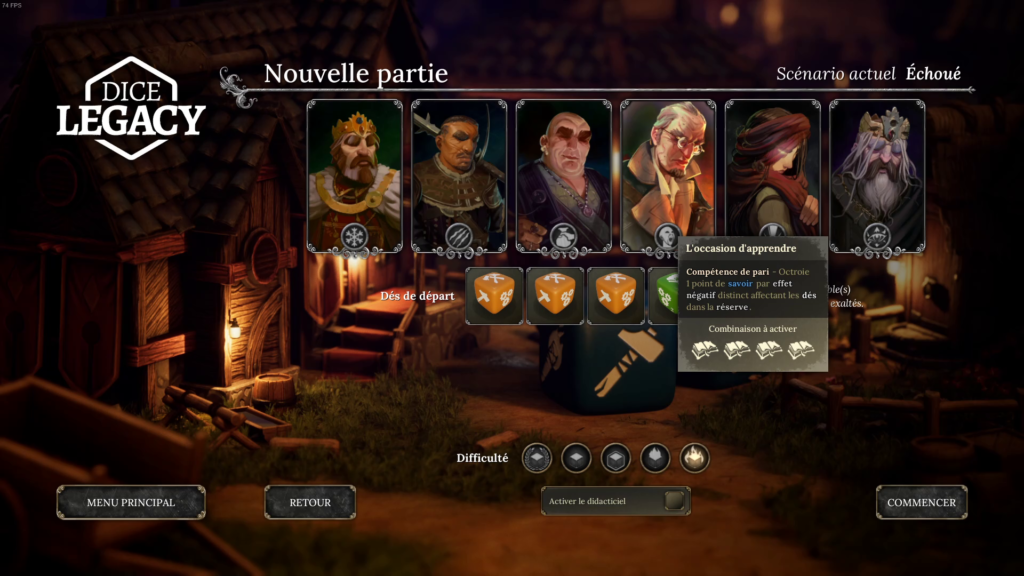Select the plain cube difficulty icon
The height and width of the screenshot is (576, 1024).
point(576,458)
